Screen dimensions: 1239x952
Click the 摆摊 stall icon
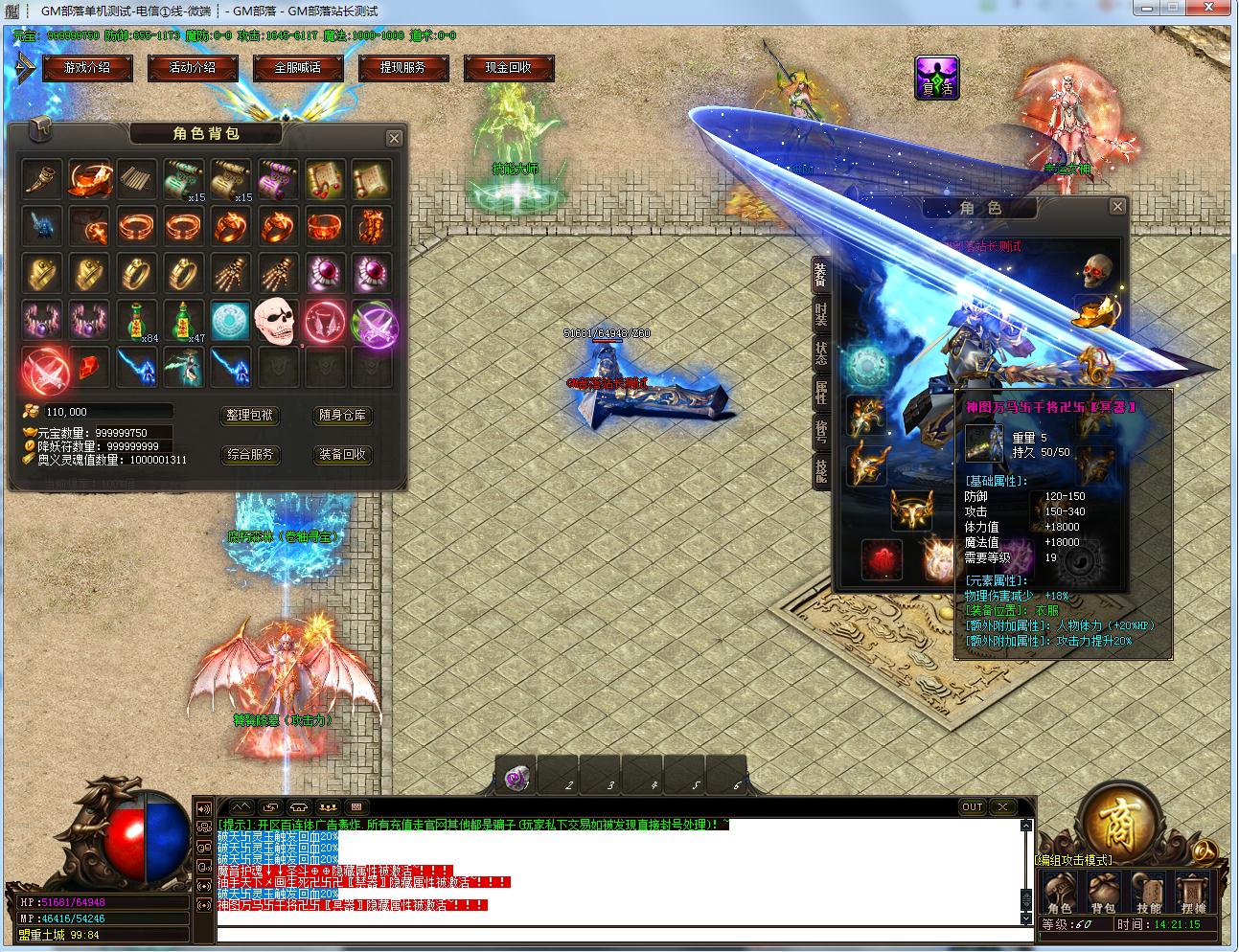[1193, 895]
